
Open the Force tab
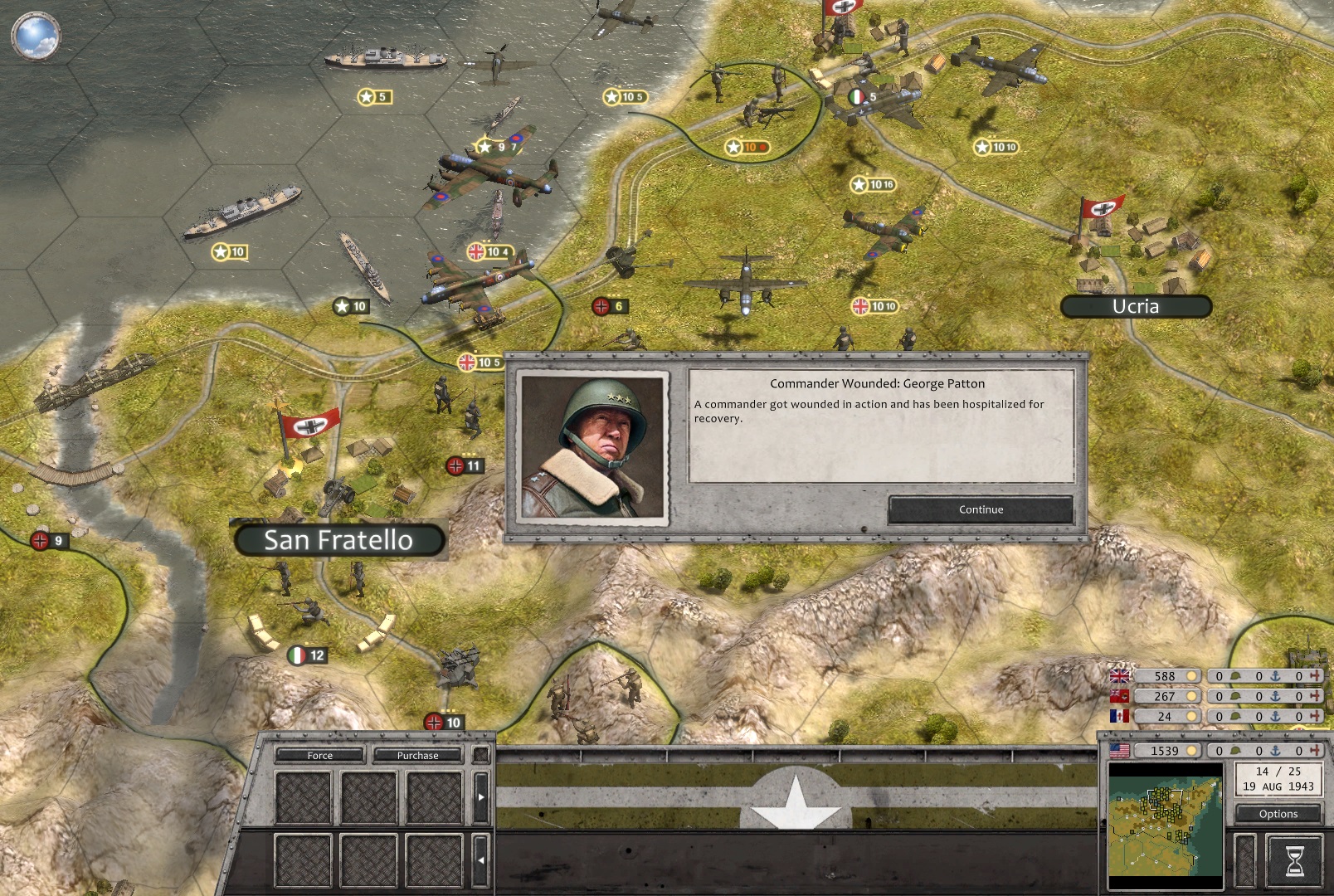pos(319,755)
